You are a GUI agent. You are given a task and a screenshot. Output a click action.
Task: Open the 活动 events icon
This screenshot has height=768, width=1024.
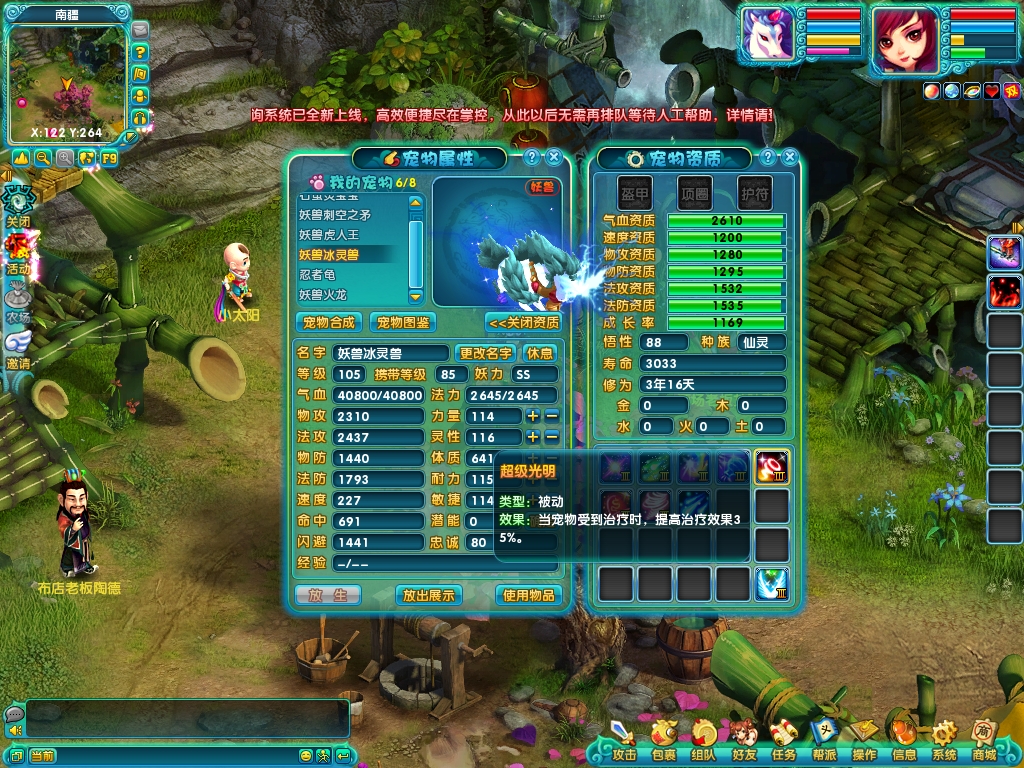[x=18, y=252]
